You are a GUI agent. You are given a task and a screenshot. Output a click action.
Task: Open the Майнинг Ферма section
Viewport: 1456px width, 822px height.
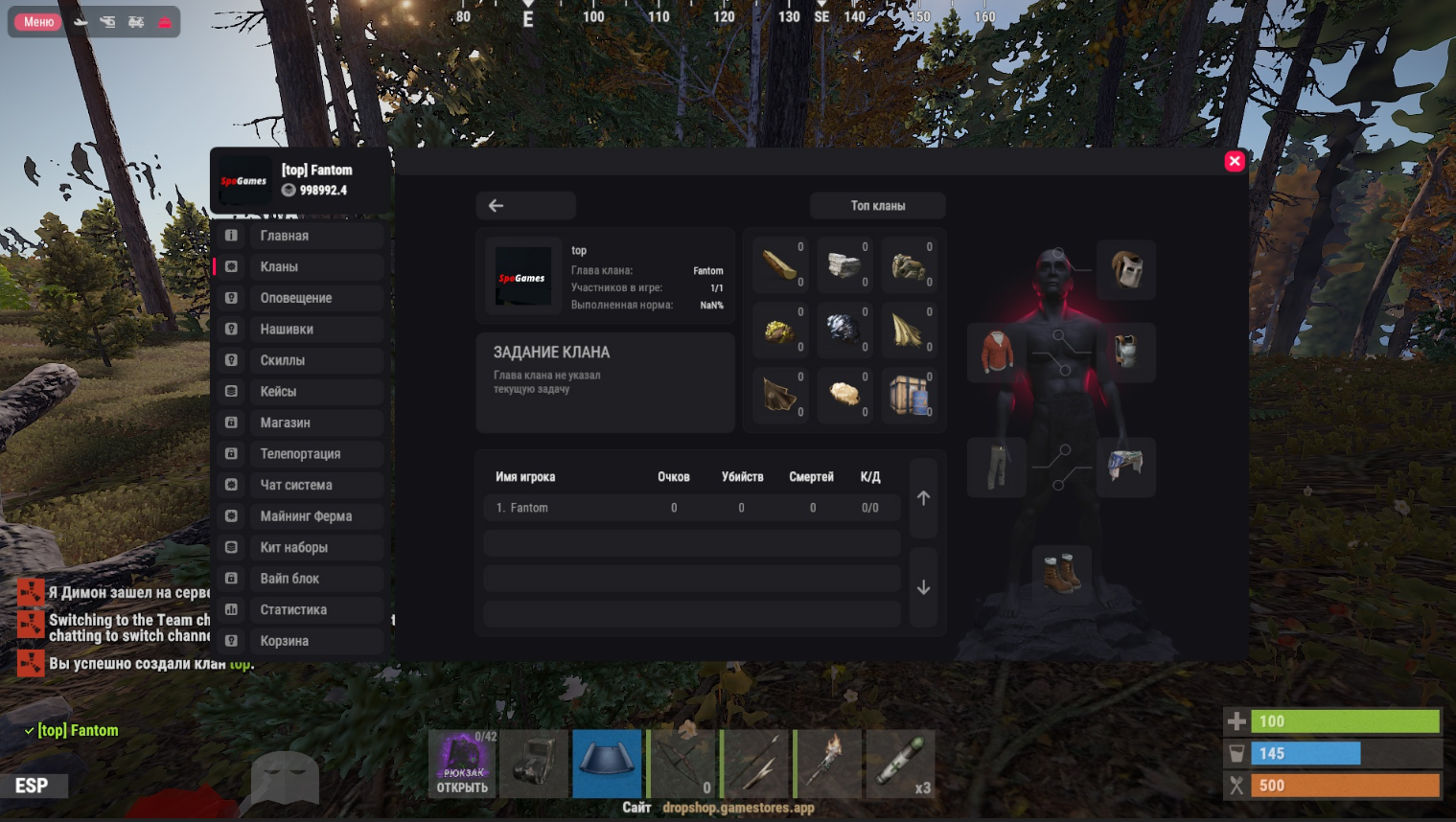click(x=299, y=515)
